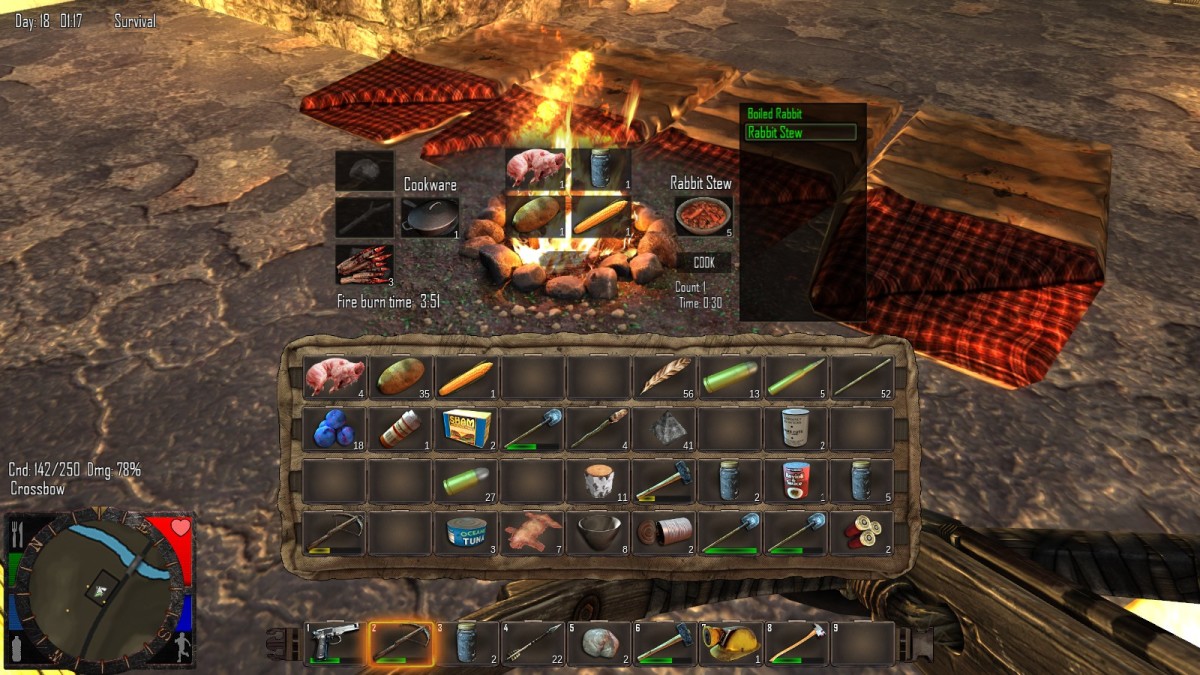The width and height of the screenshot is (1200, 675).
Task: Equip the pistol in hotbar slot 1
Action: [x=334, y=643]
